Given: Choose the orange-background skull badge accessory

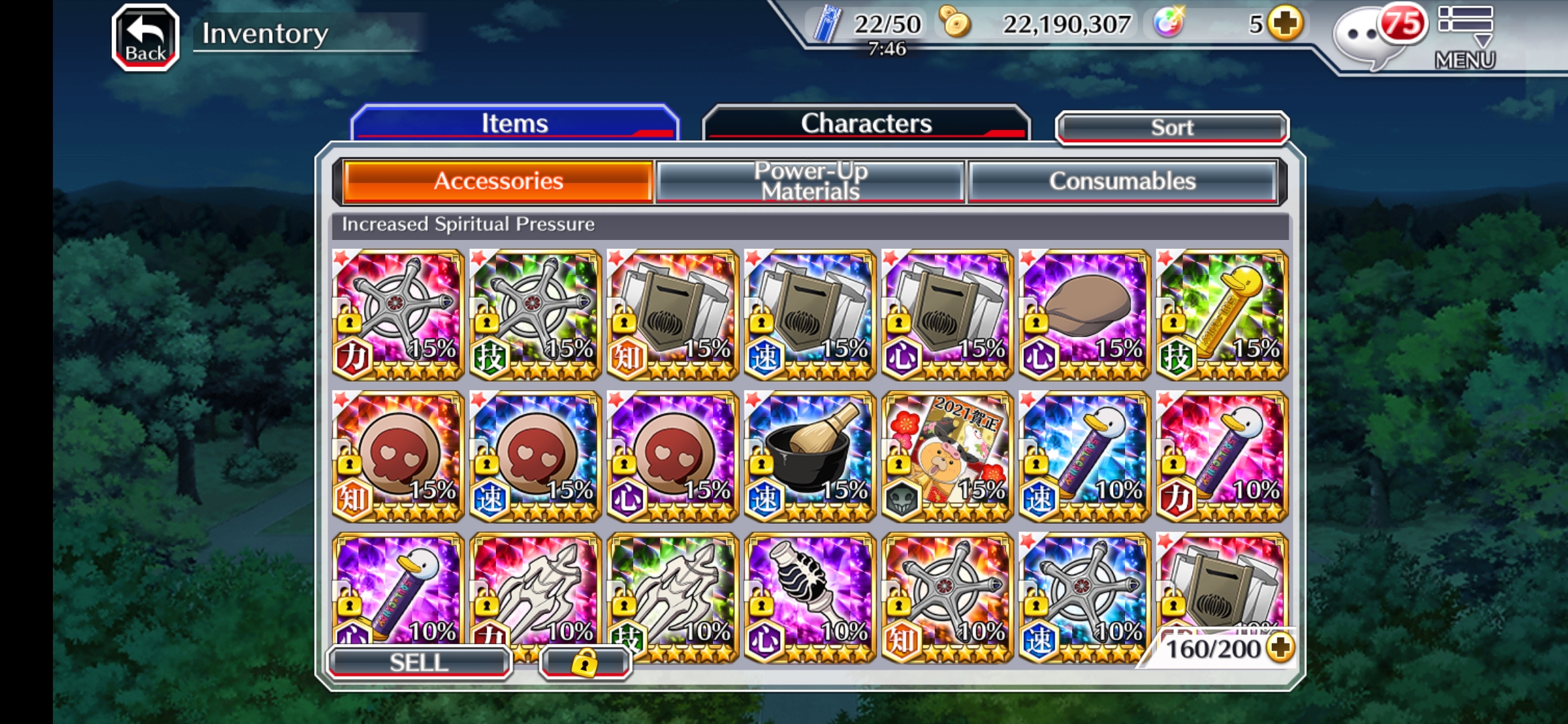Looking at the screenshot, I should coord(397,456).
